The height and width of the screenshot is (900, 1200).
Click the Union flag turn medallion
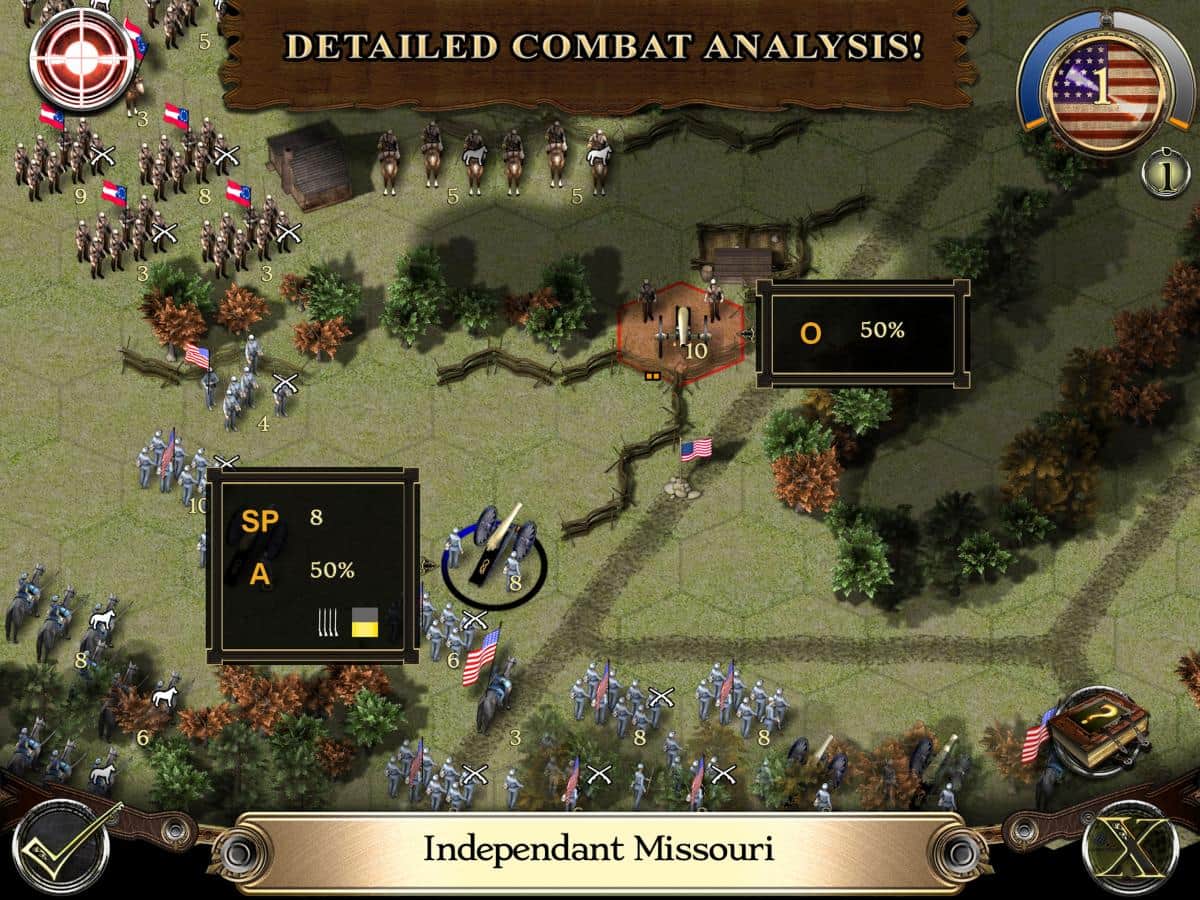tap(1103, 92)
